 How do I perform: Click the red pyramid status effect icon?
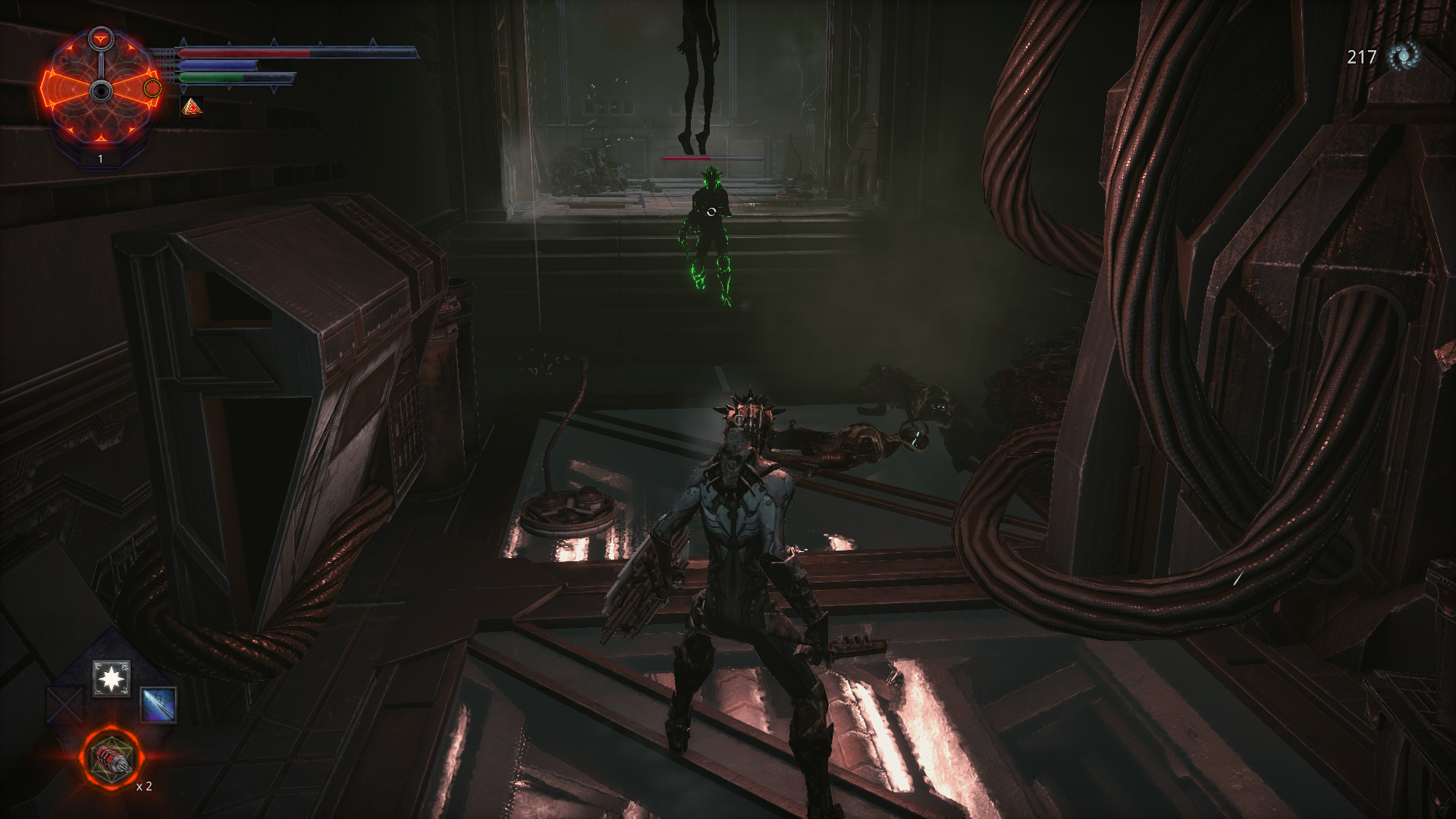(193, 107)
